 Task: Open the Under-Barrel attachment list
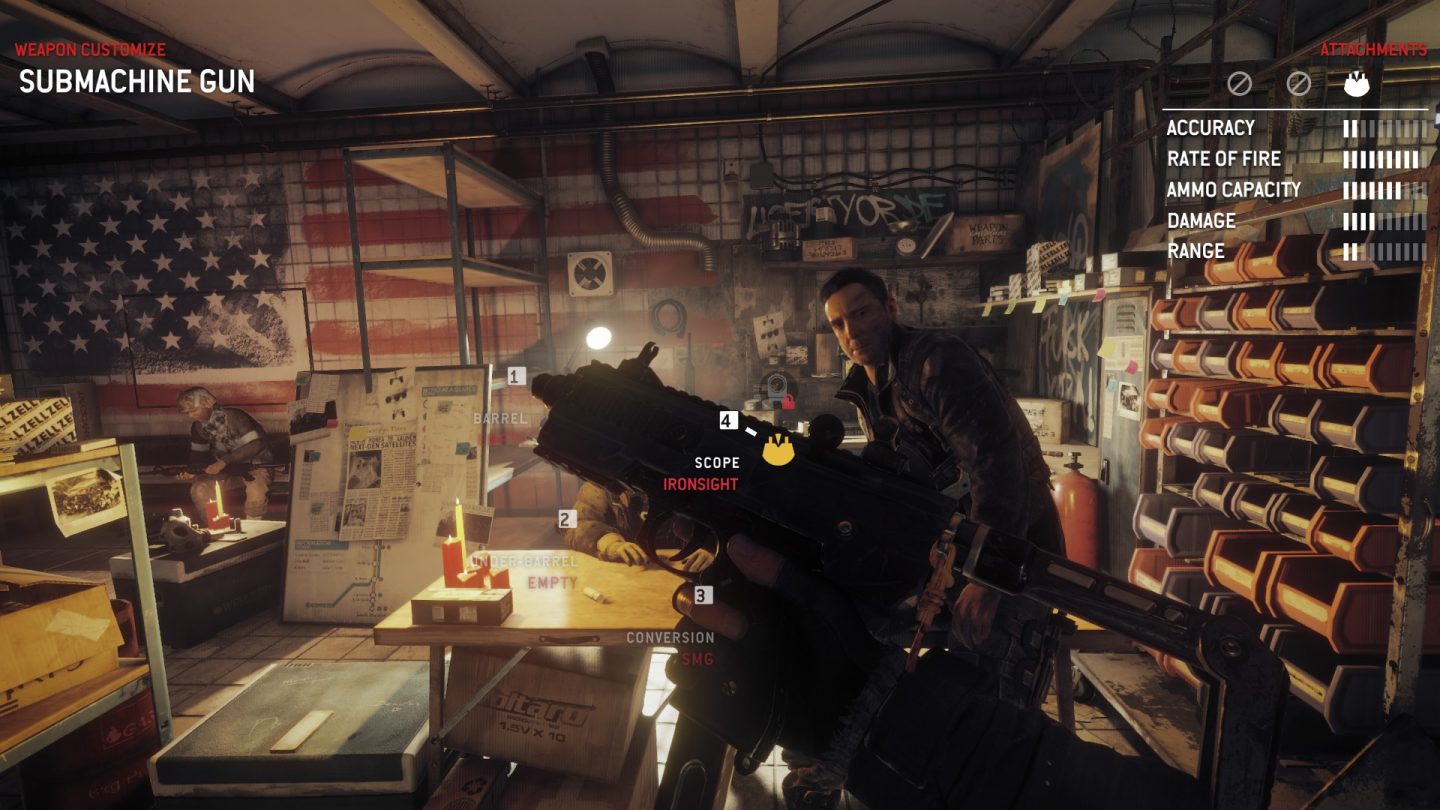526,560
